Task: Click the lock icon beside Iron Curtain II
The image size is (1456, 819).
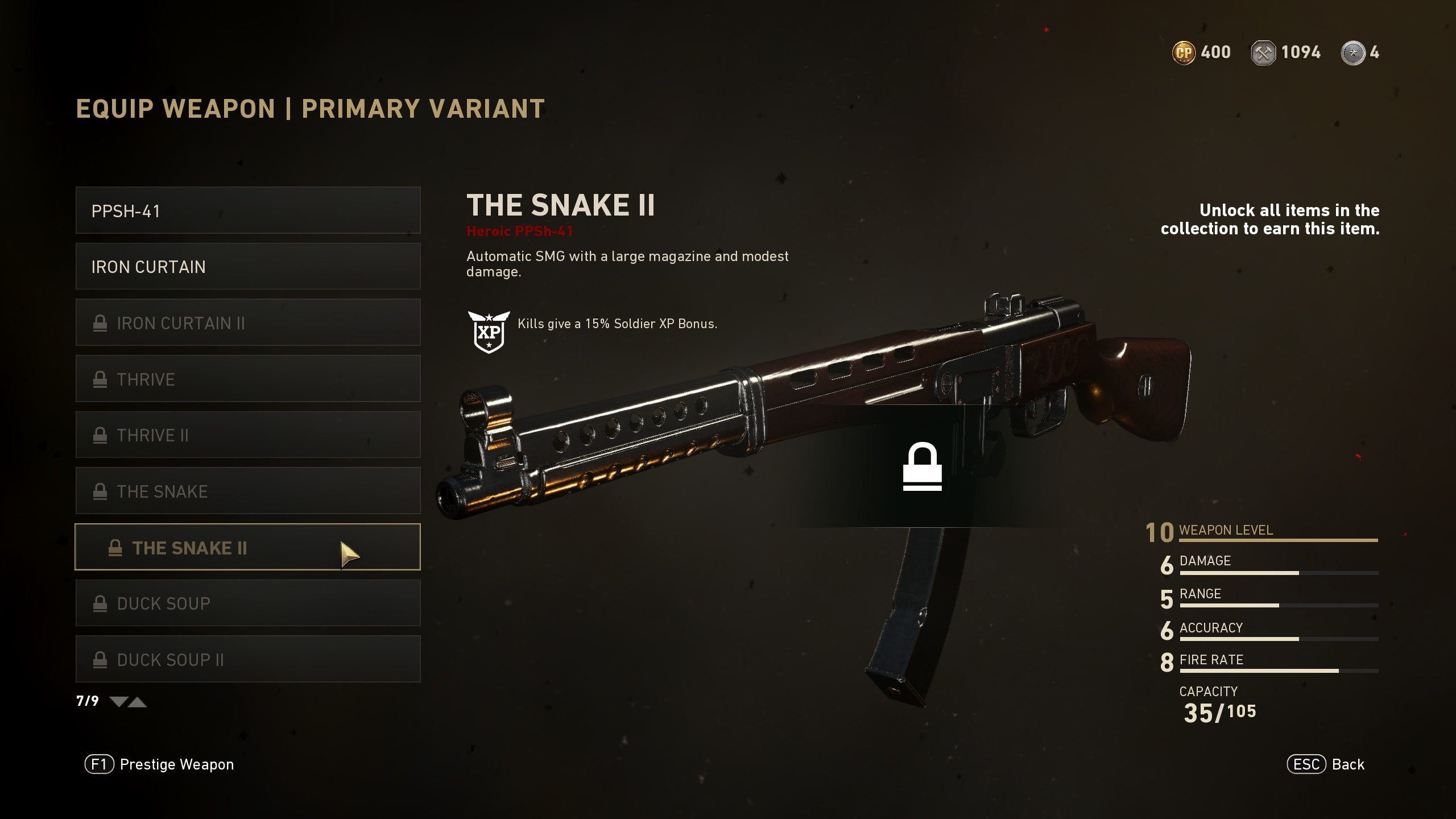Action: (101, 322)
